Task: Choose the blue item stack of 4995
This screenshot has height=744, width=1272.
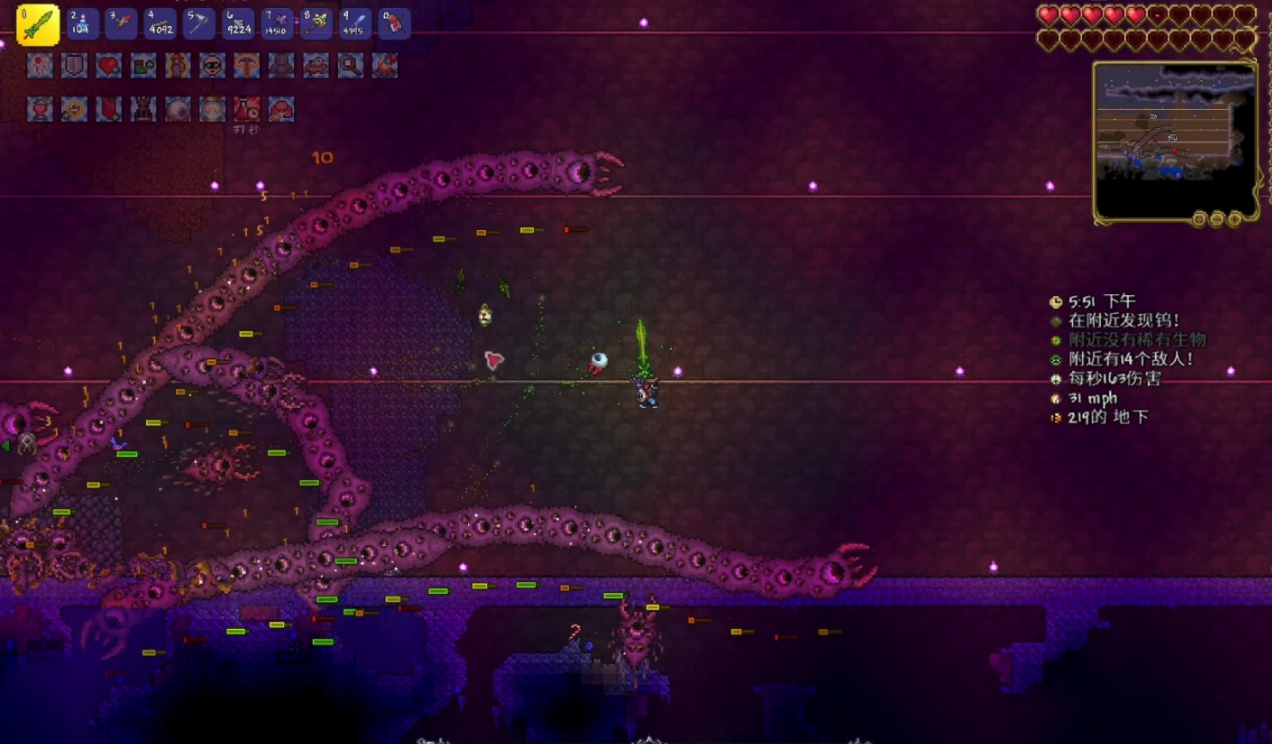Action: click(355, 23)
